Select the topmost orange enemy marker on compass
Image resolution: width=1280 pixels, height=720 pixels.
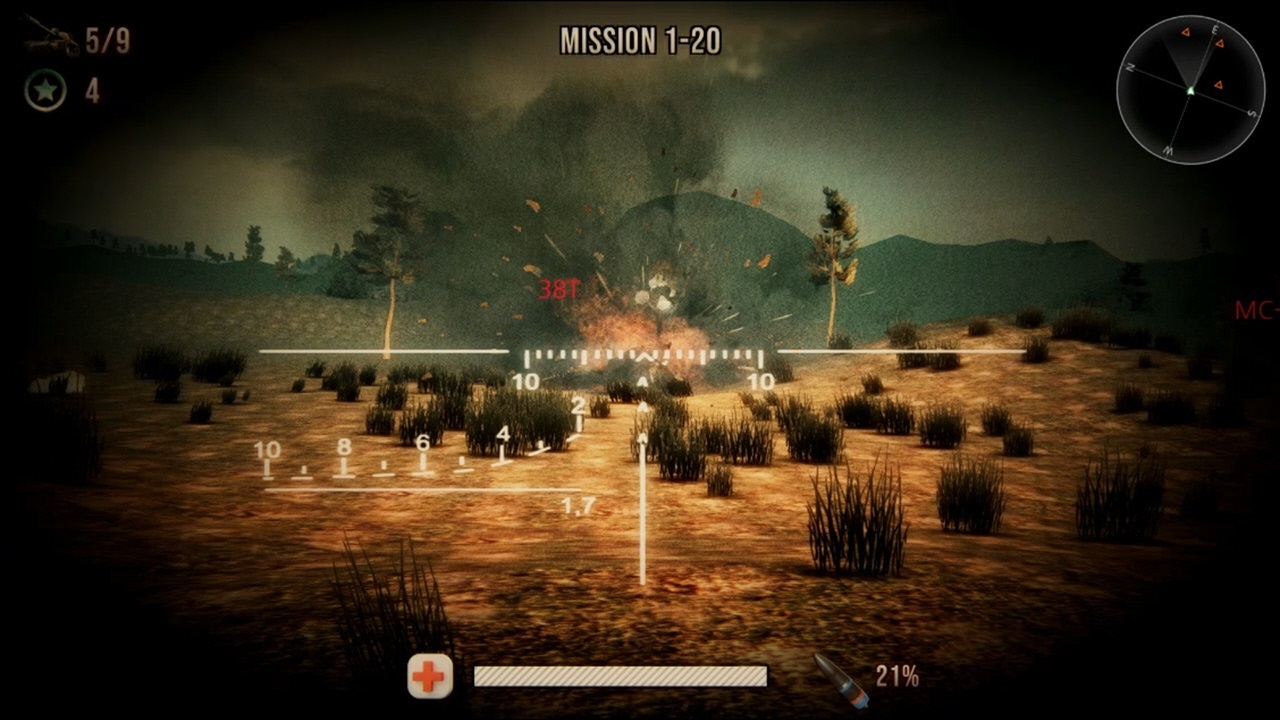1186,32
